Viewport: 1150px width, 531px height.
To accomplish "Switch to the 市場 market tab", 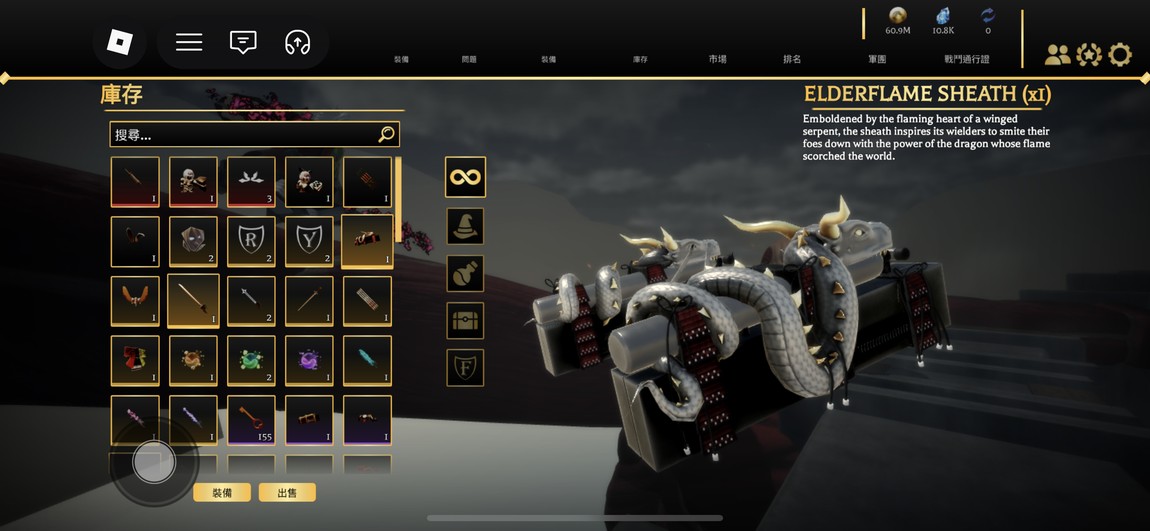I will [x=718, y=60].
